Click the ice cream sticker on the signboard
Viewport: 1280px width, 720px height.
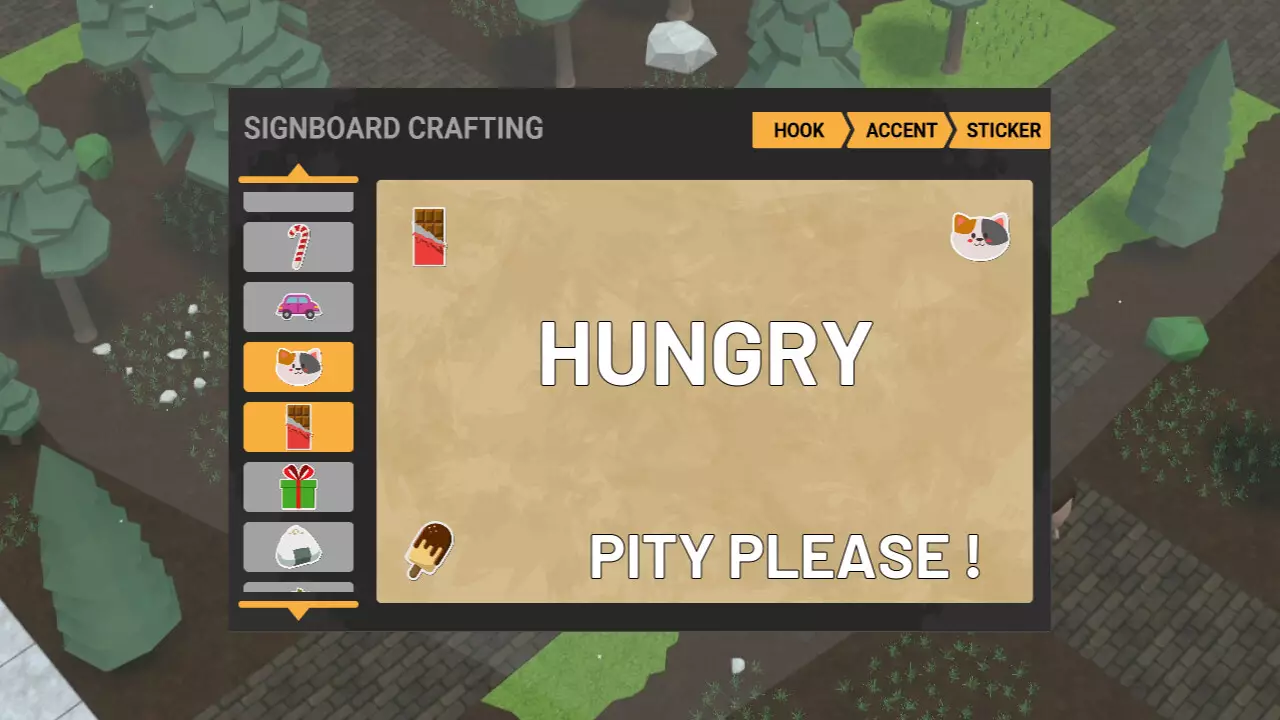click(428, 550)
